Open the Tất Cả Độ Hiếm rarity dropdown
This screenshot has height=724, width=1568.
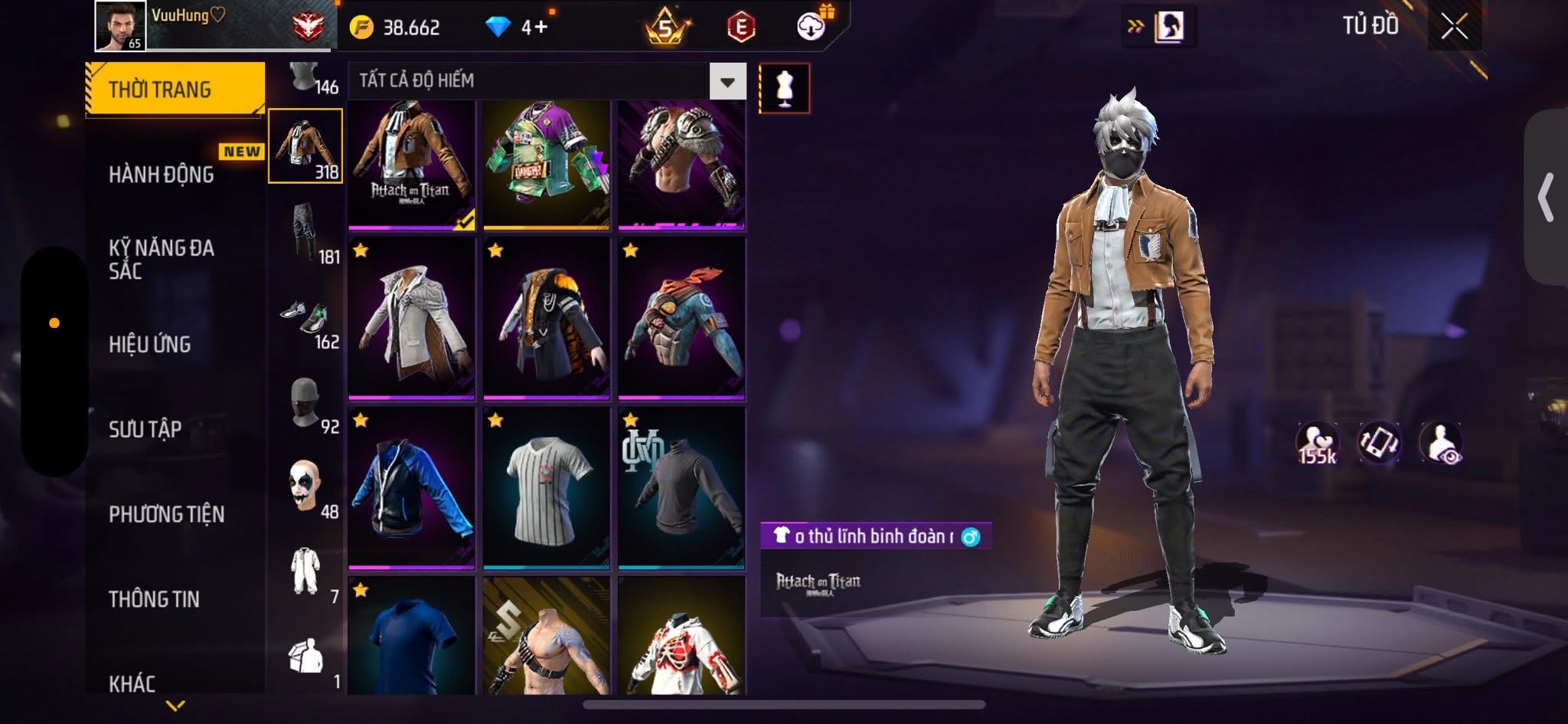pos(727,81)
